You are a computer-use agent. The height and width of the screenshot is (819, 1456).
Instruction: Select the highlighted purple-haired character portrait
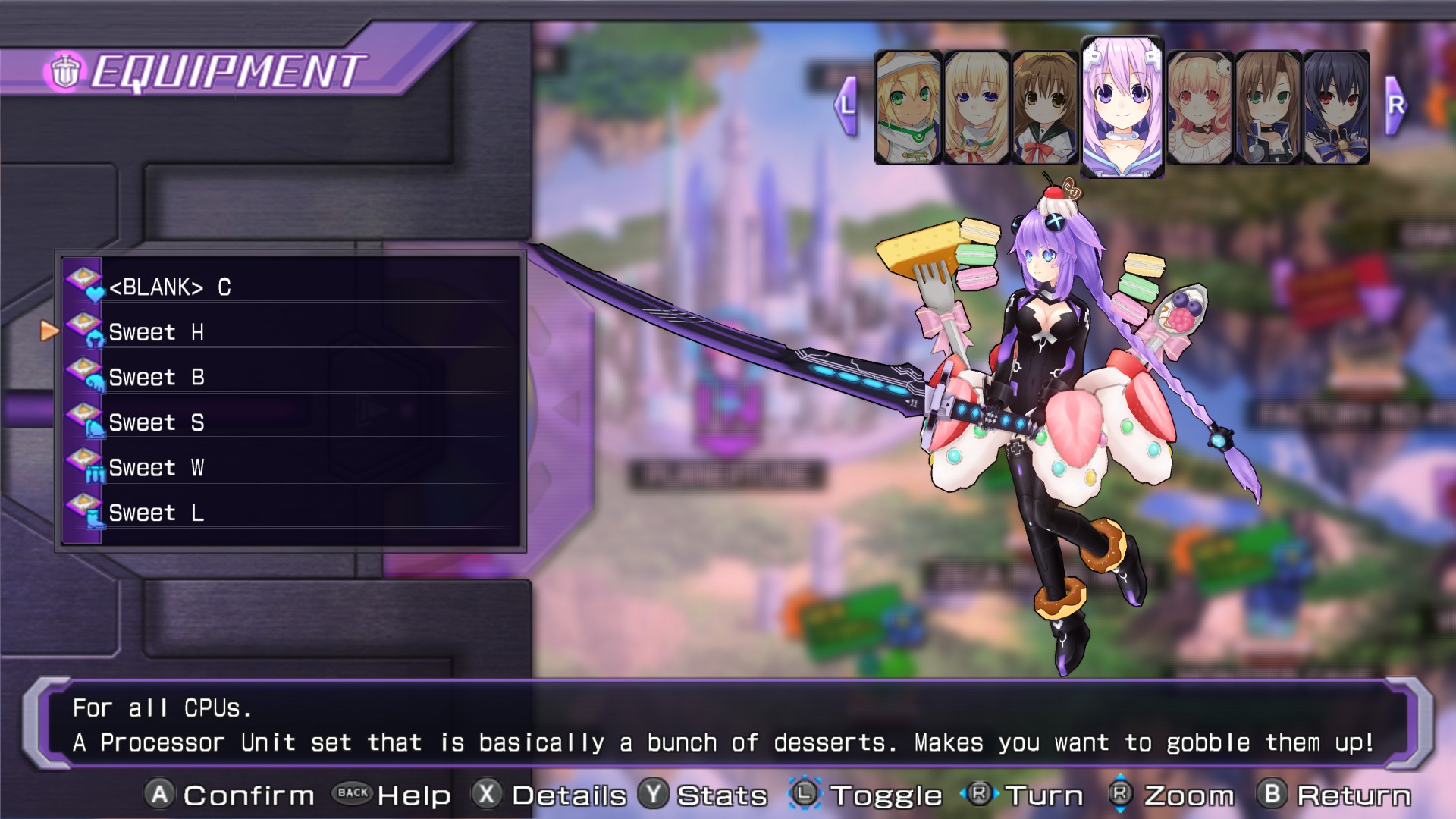(1122, 107)
